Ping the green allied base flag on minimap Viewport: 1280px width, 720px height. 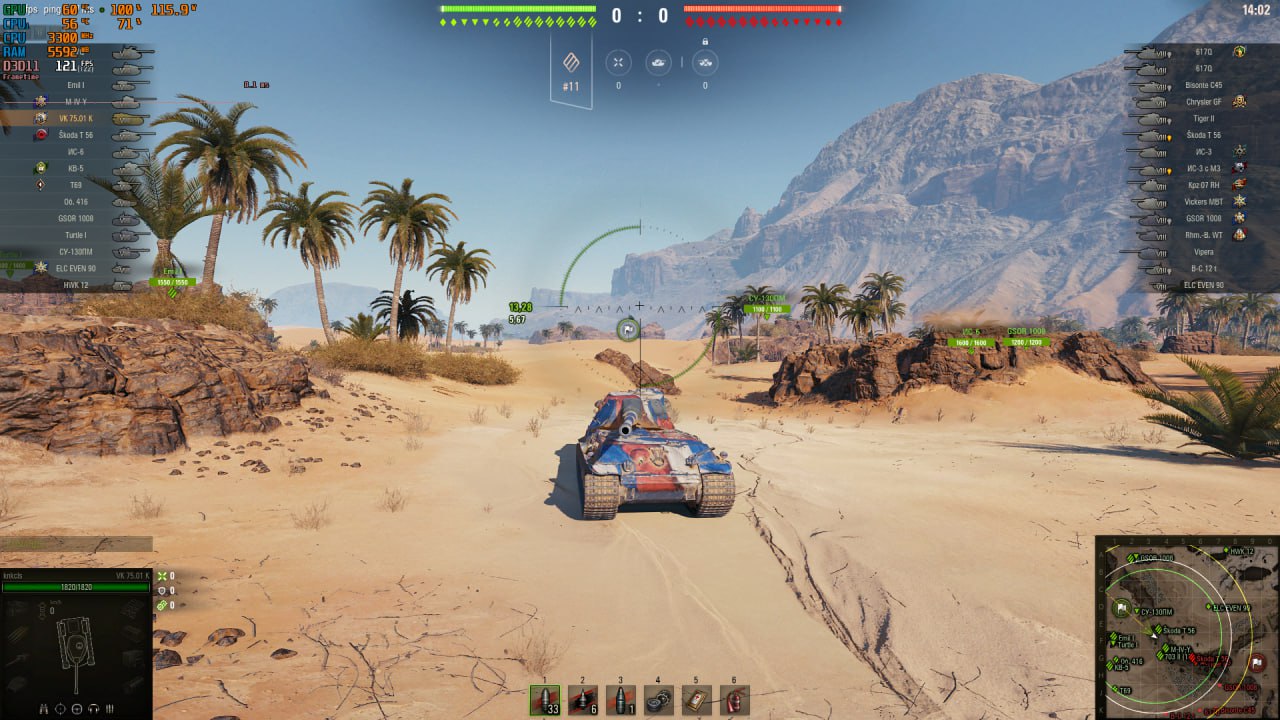click(x=1122, y=608)
